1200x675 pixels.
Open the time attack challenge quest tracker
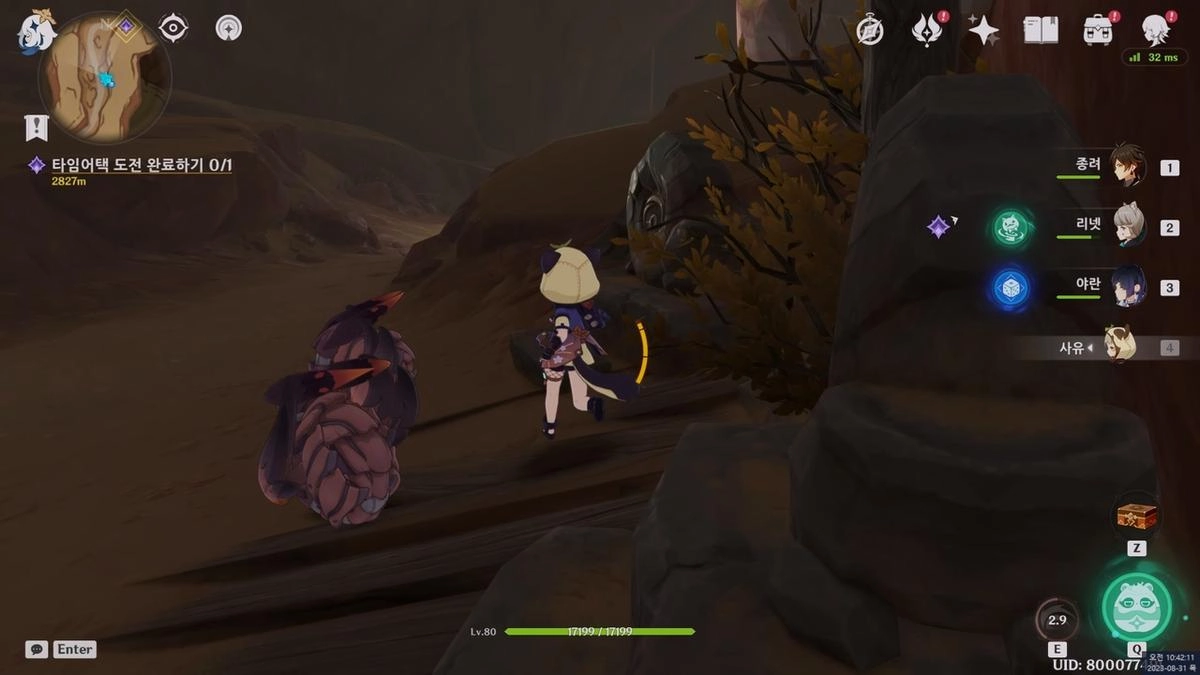tap(140, 164)
